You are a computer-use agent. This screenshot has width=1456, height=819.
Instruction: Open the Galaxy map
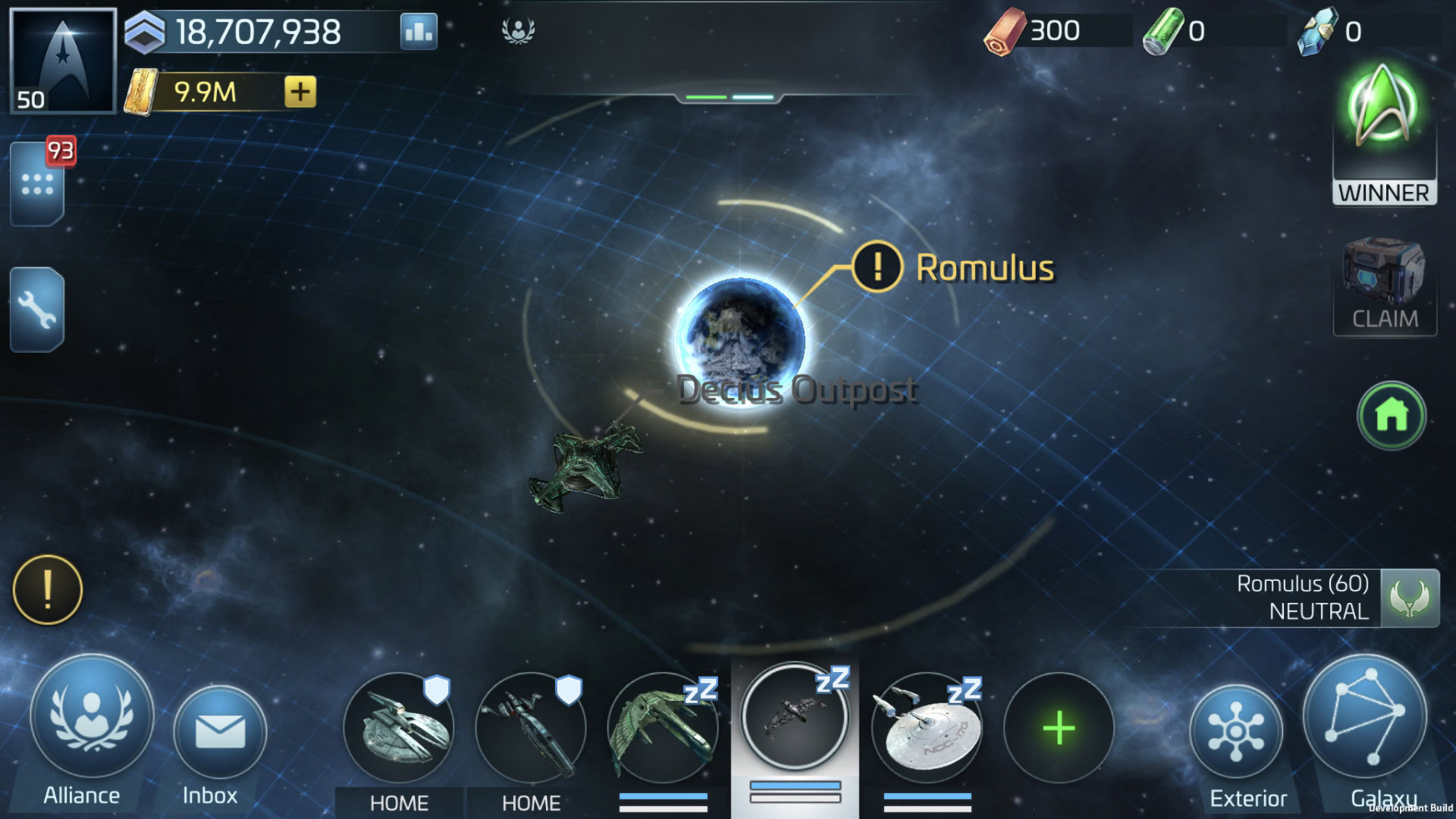tap(1365, 717)
